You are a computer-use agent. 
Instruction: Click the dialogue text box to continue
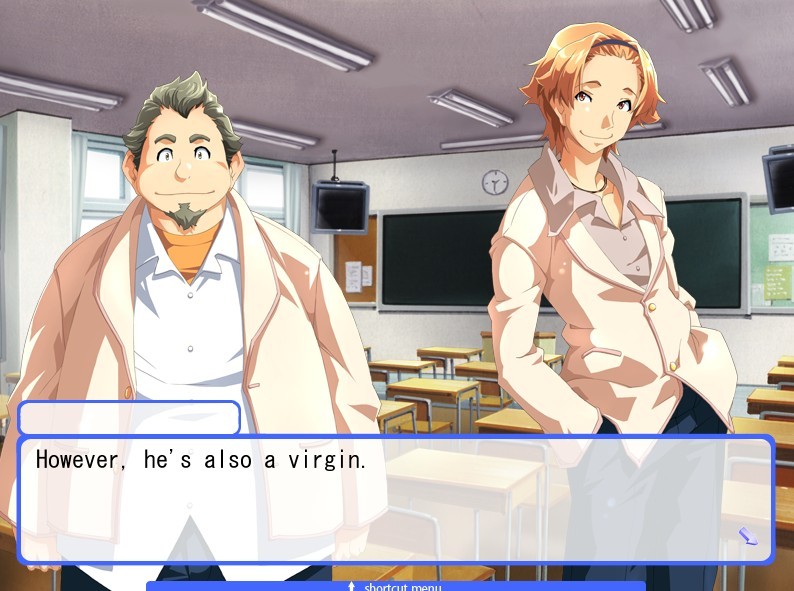tap(396, 499)
